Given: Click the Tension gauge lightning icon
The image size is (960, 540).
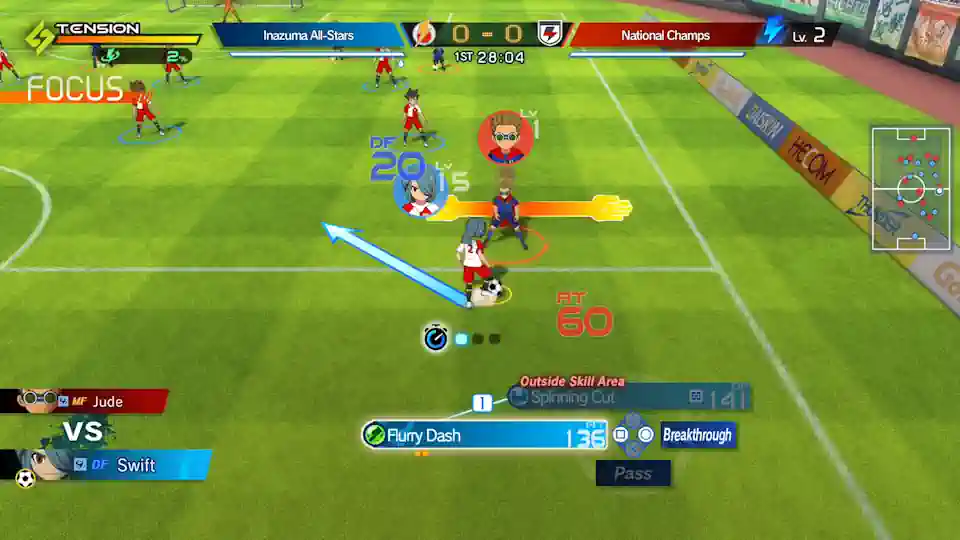Looking at the screenshot, I should [39, 38].
